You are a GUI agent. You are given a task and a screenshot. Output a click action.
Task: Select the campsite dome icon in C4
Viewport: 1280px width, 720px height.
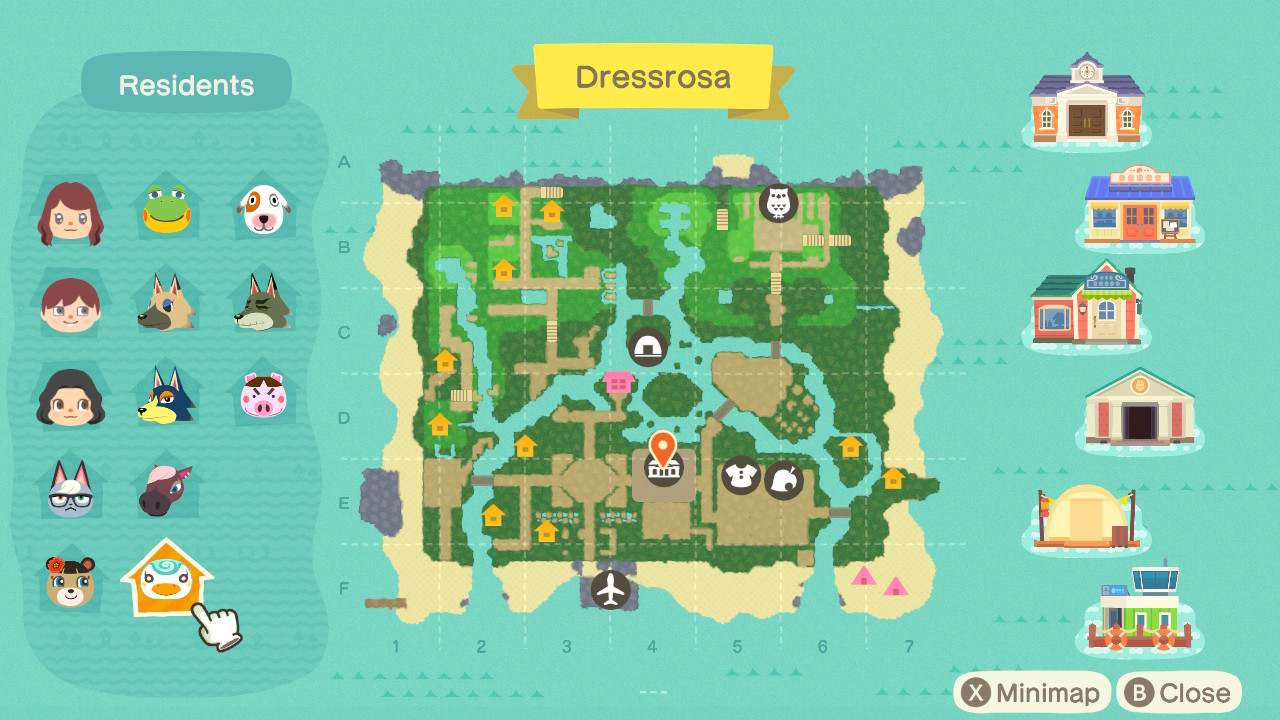click(x=648, y=345)
